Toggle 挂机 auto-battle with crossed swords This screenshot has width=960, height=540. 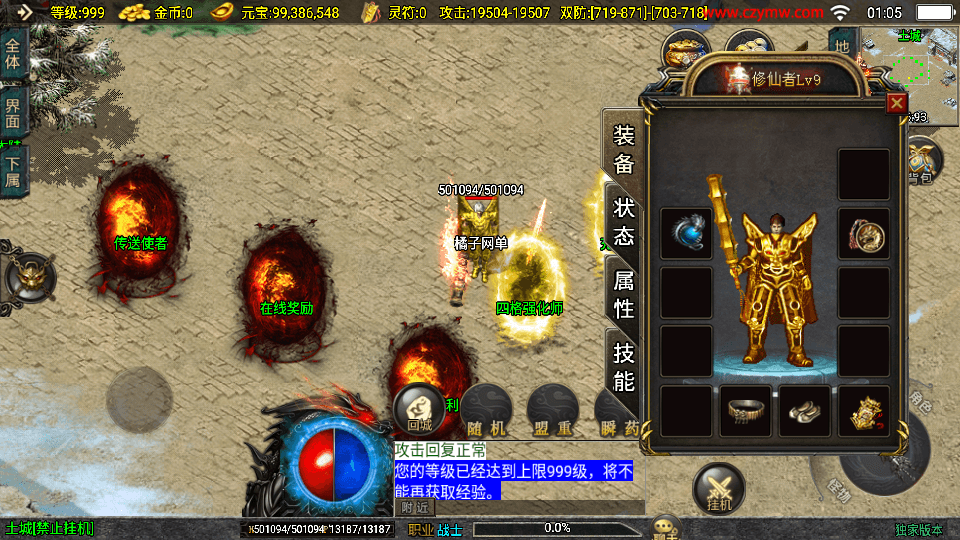pos(719,490)
